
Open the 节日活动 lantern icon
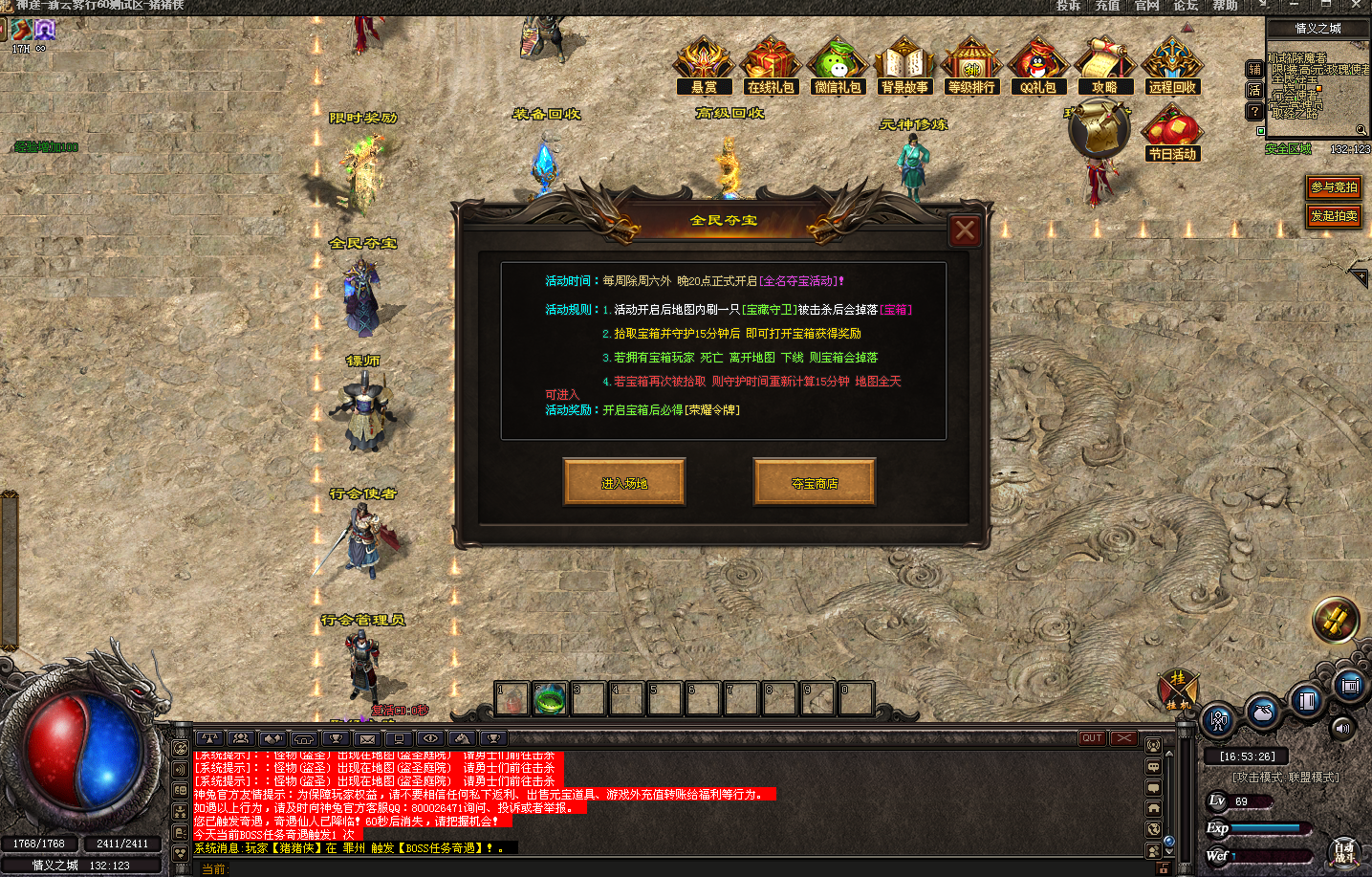pos(1172,132)
